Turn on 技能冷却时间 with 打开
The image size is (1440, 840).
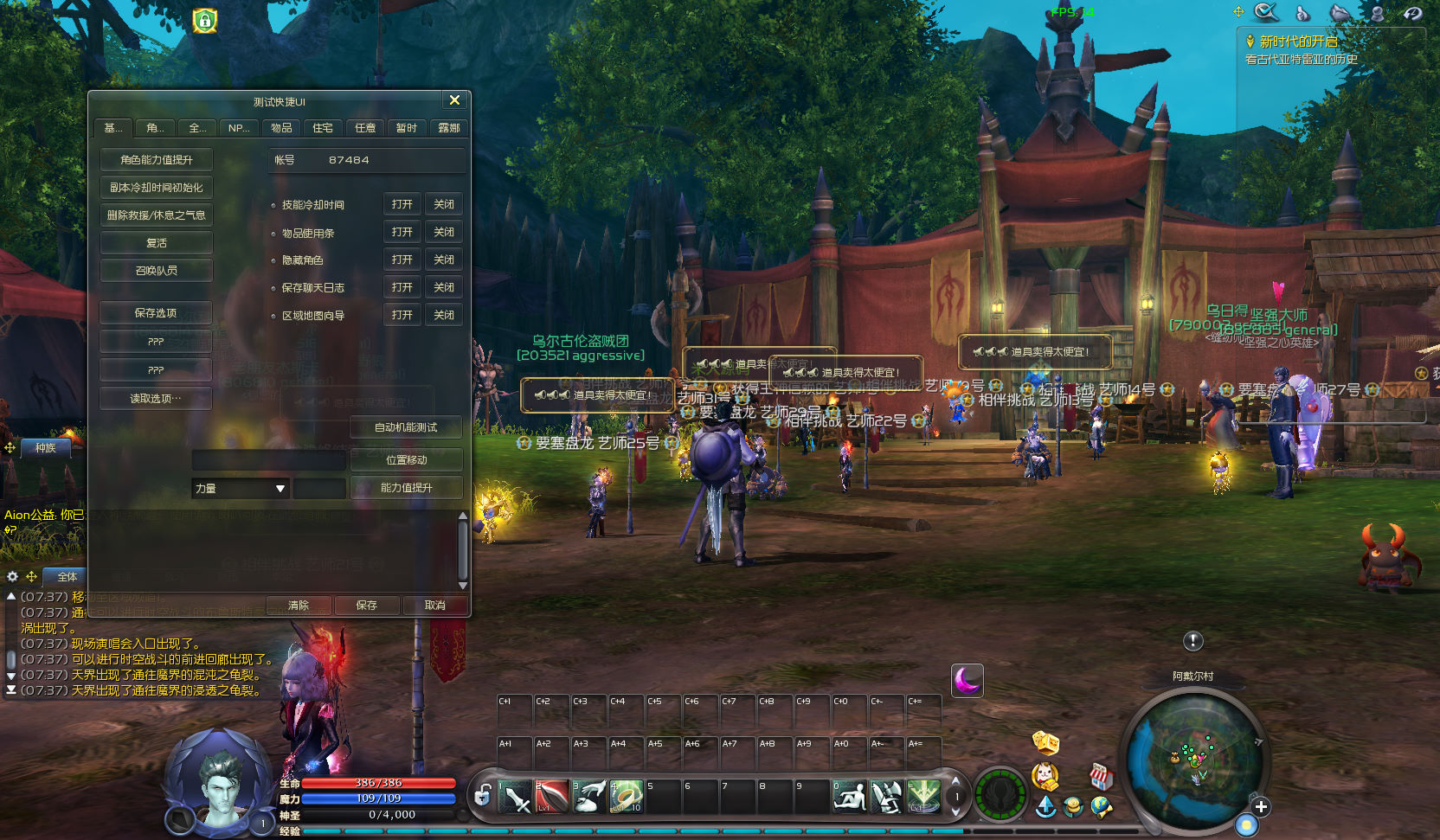point(402,205)
